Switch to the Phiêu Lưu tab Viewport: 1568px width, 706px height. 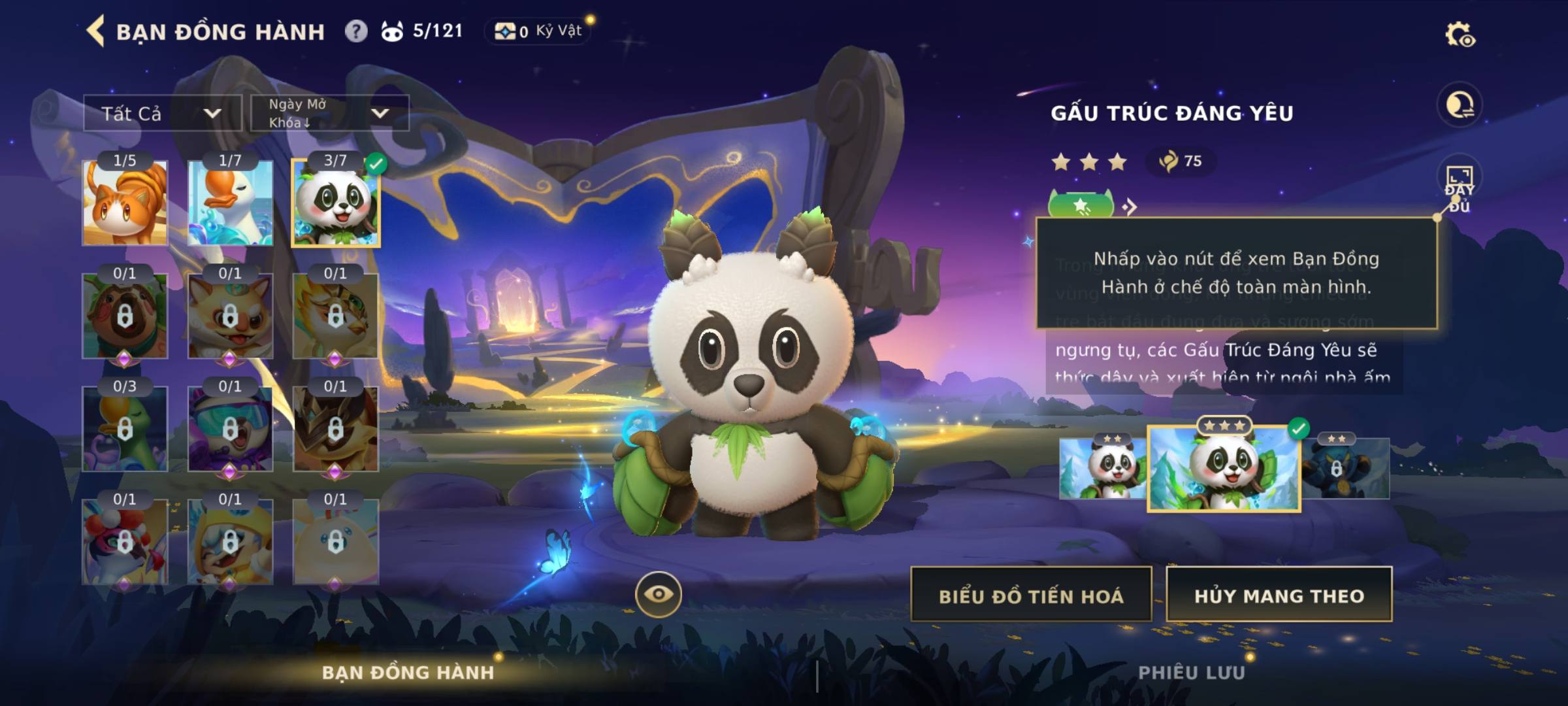1191,672
